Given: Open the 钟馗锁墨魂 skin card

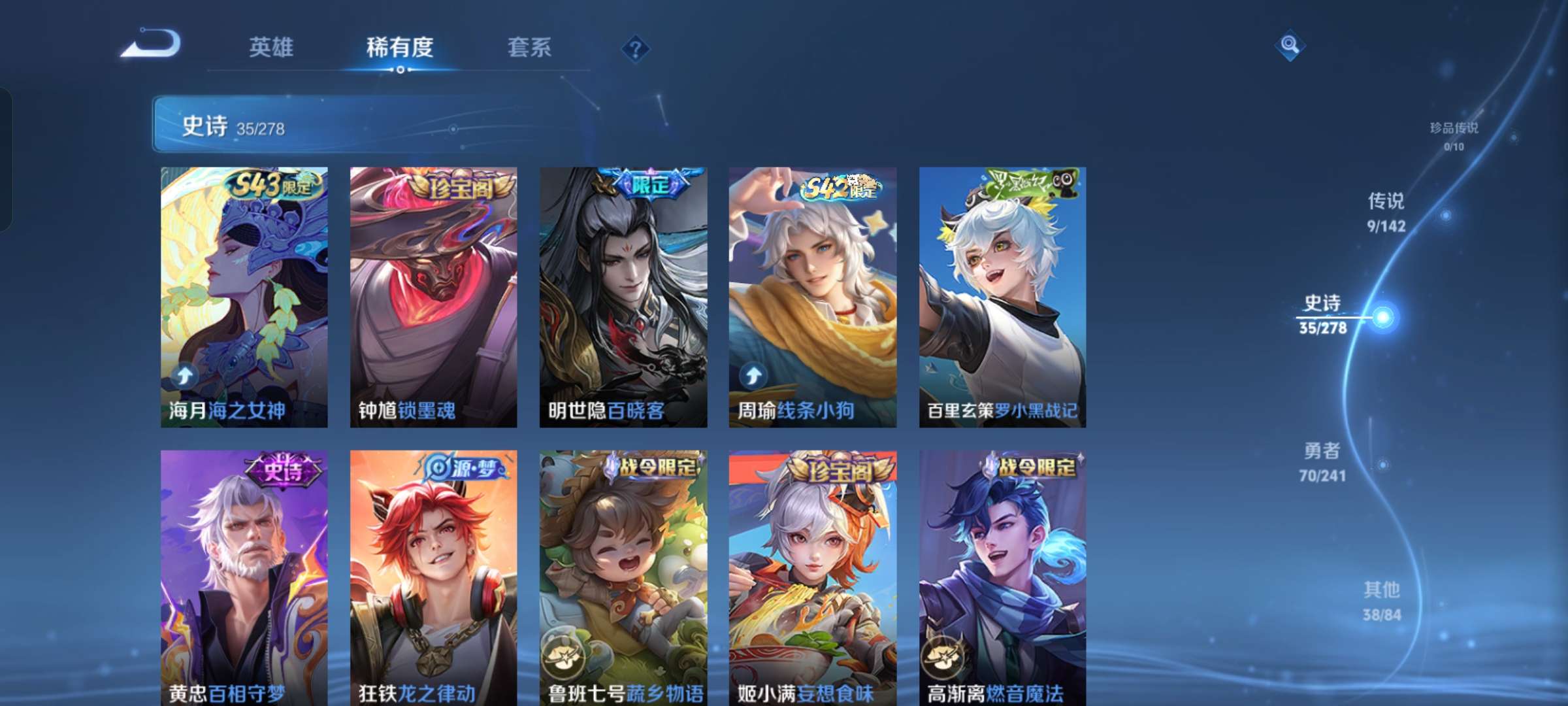Looking at the screenshot, I should coord(431,288).
